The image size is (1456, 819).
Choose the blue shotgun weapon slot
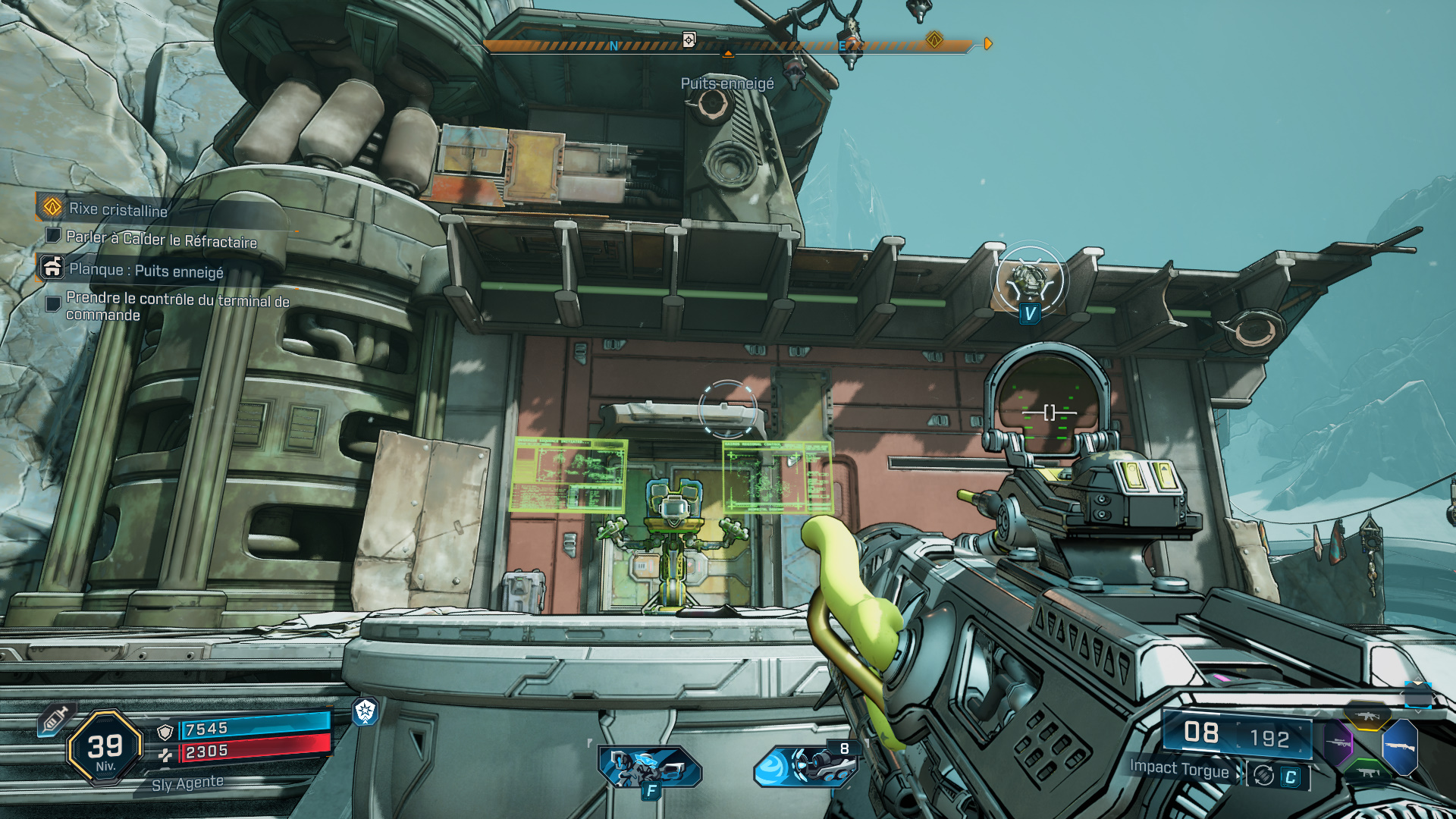pyautogui.click(x=1400, y=747)
